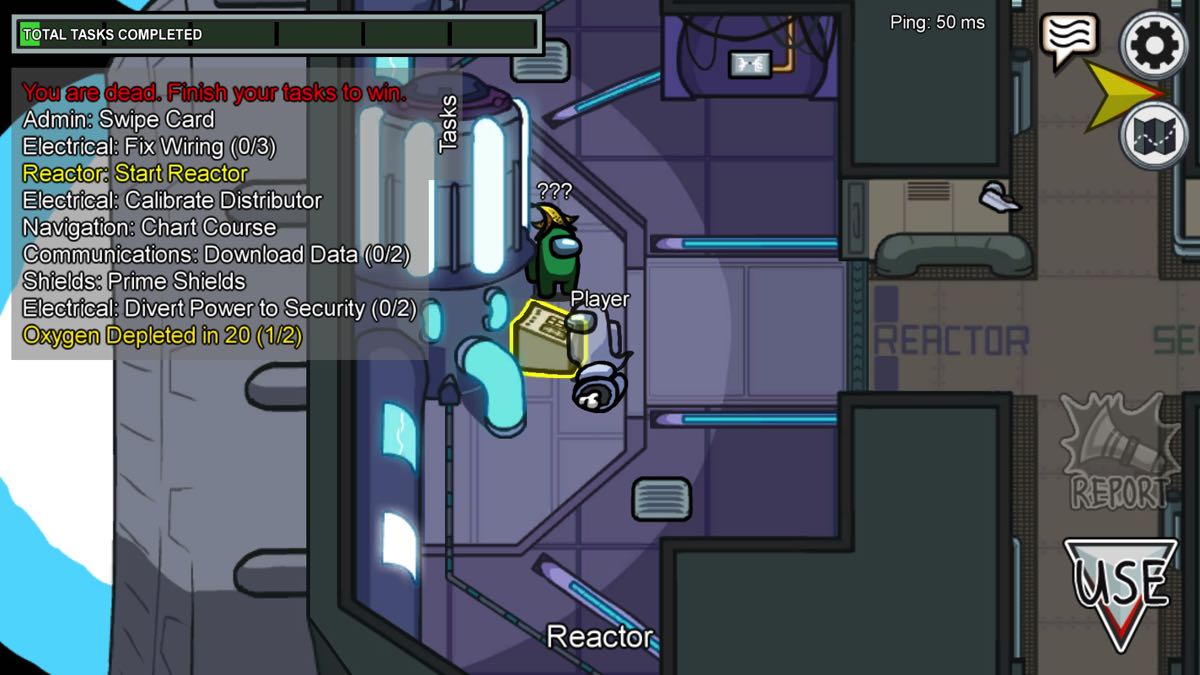Open the chat speech bubble
1200x675 pixels.
pos(1069,38)
